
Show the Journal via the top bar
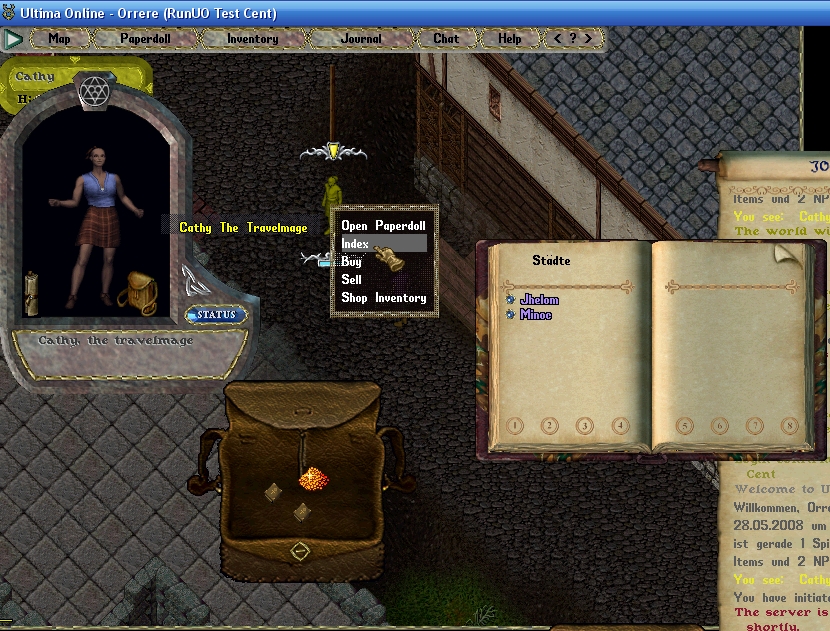tap(360, 39)
